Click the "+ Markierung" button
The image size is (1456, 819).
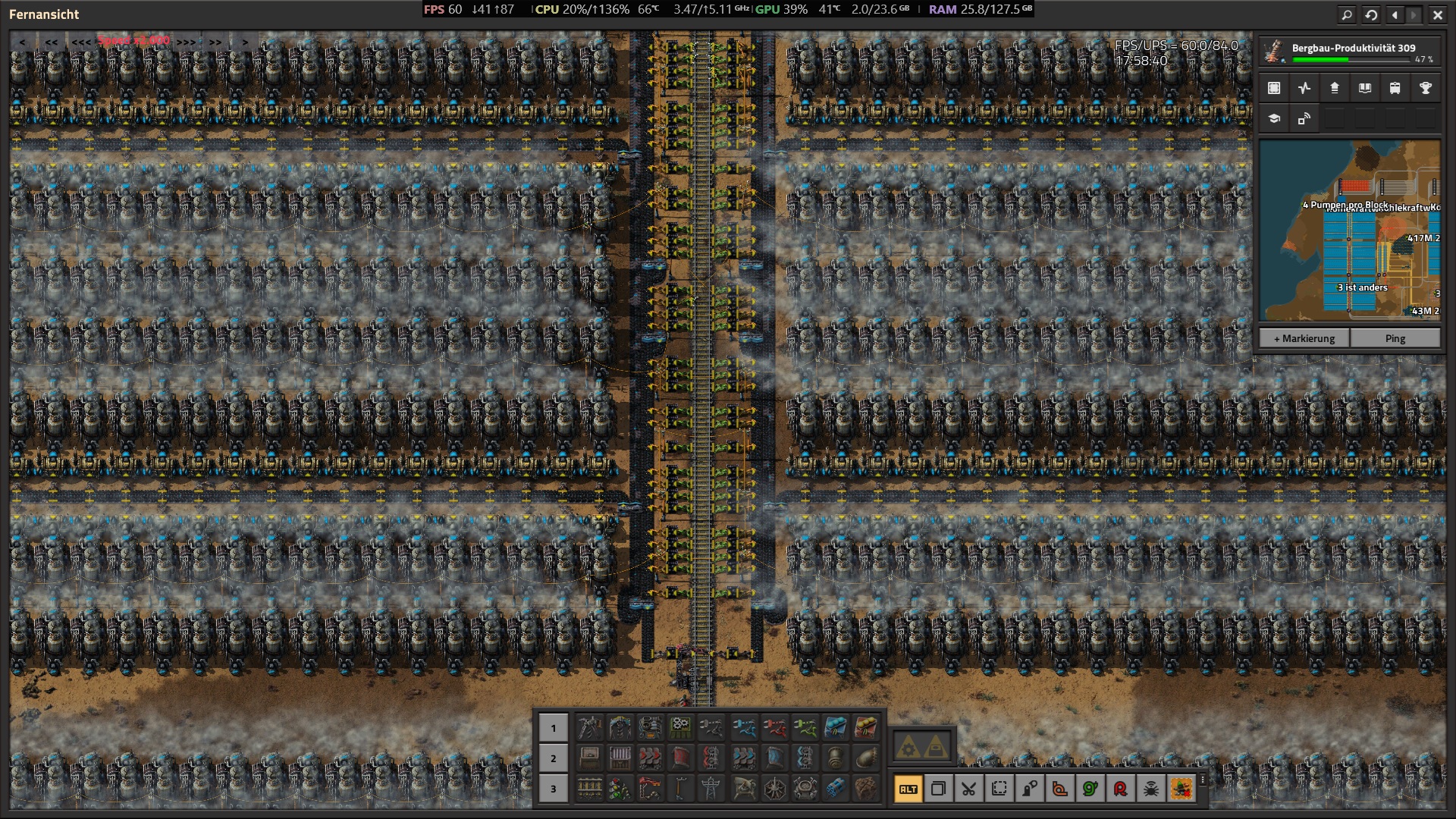[1304, 338]
